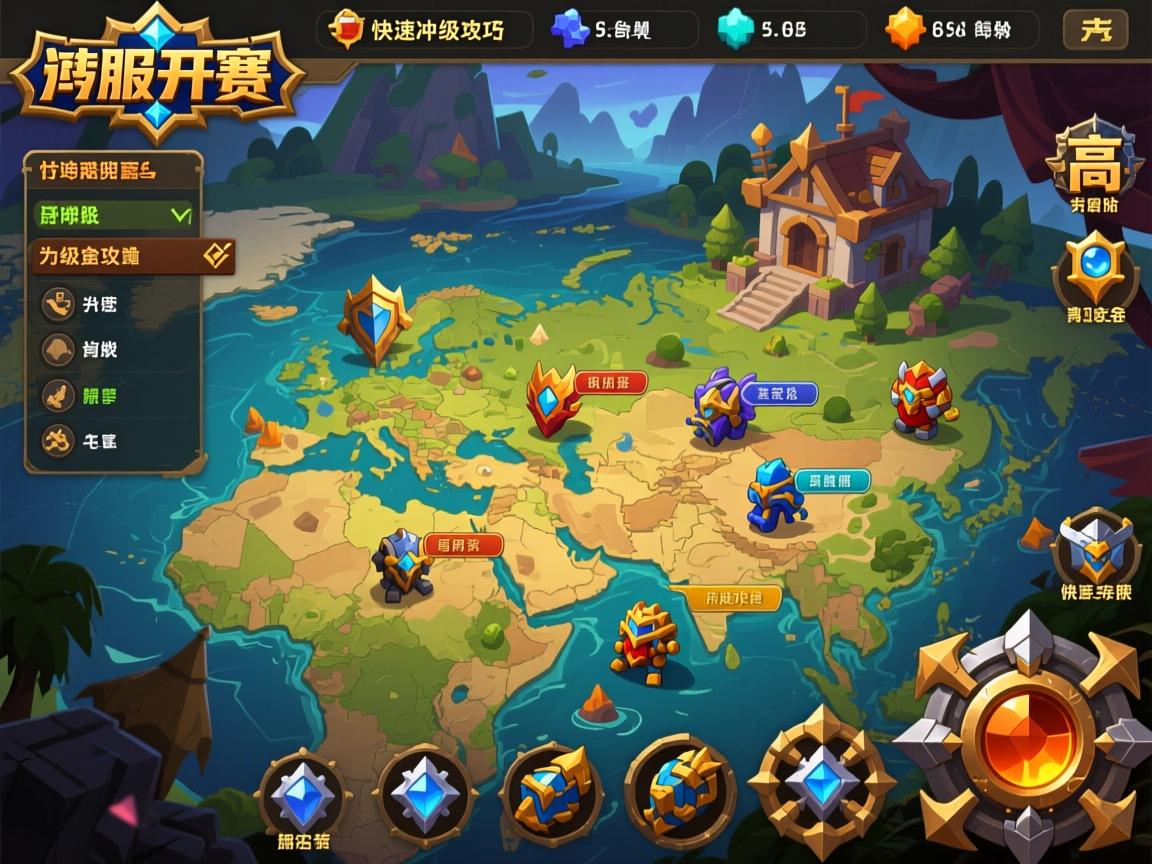Open the 快速冲级攻巧 button in the top bar
This screenshot has width=1152, height=864.
click(425, 30)
